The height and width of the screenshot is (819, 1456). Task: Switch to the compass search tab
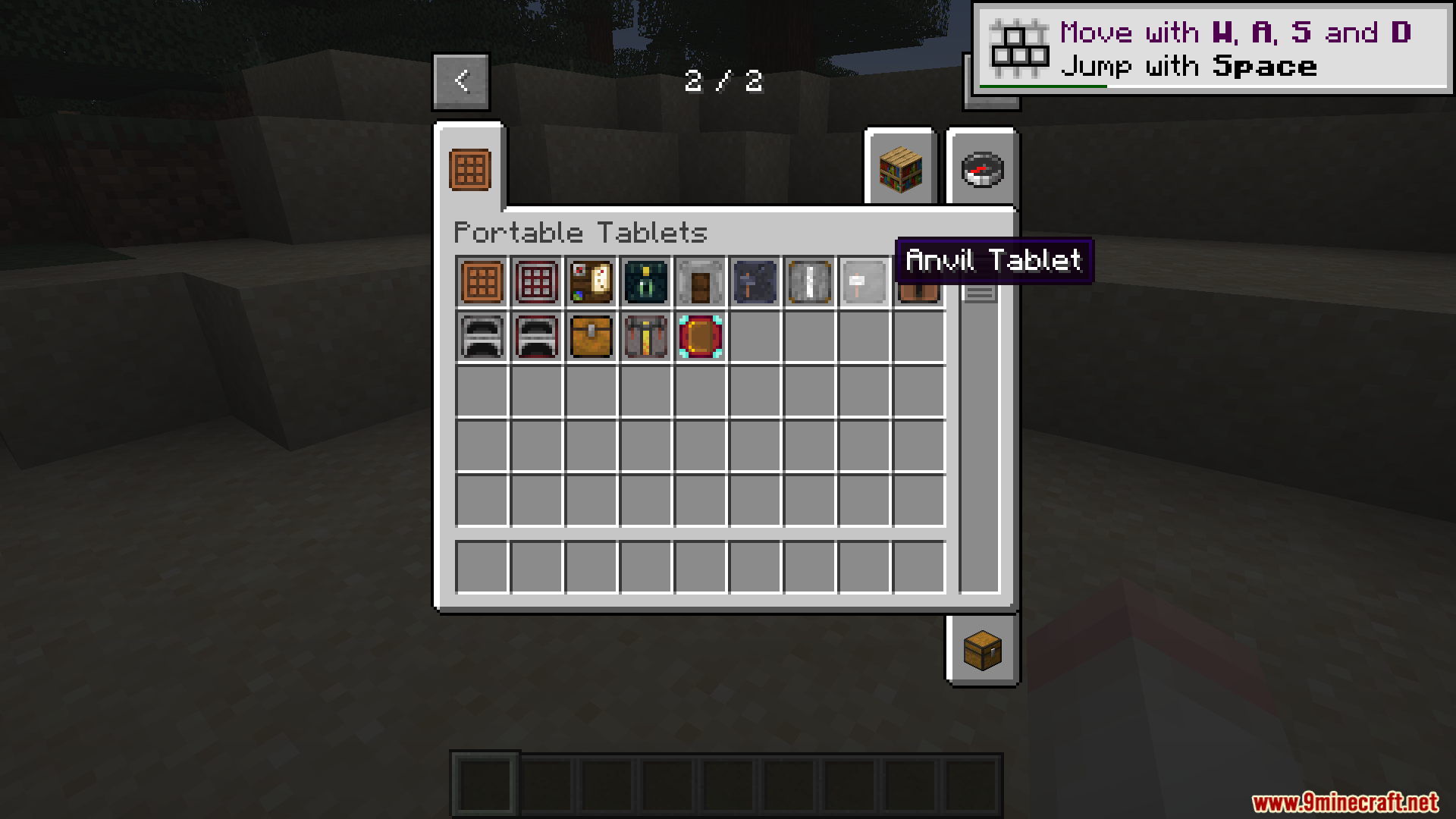pyautogui.click(x=982, y=168)
